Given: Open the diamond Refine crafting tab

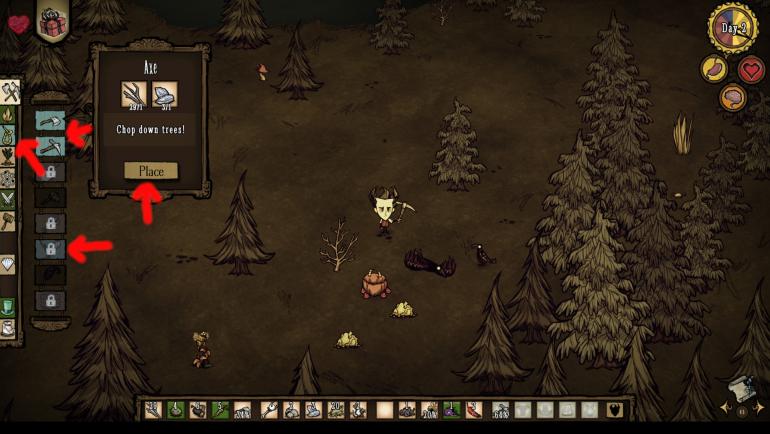Looking at the screenshot, I should point(10,265).
